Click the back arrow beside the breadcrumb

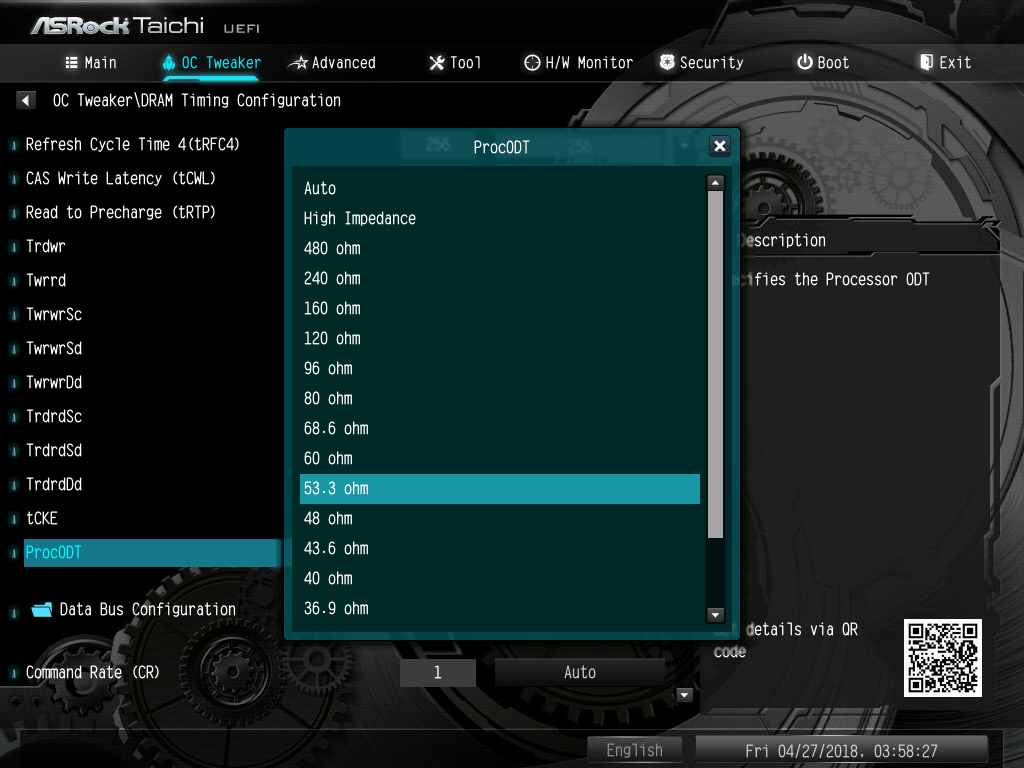(x=26, y=100)
